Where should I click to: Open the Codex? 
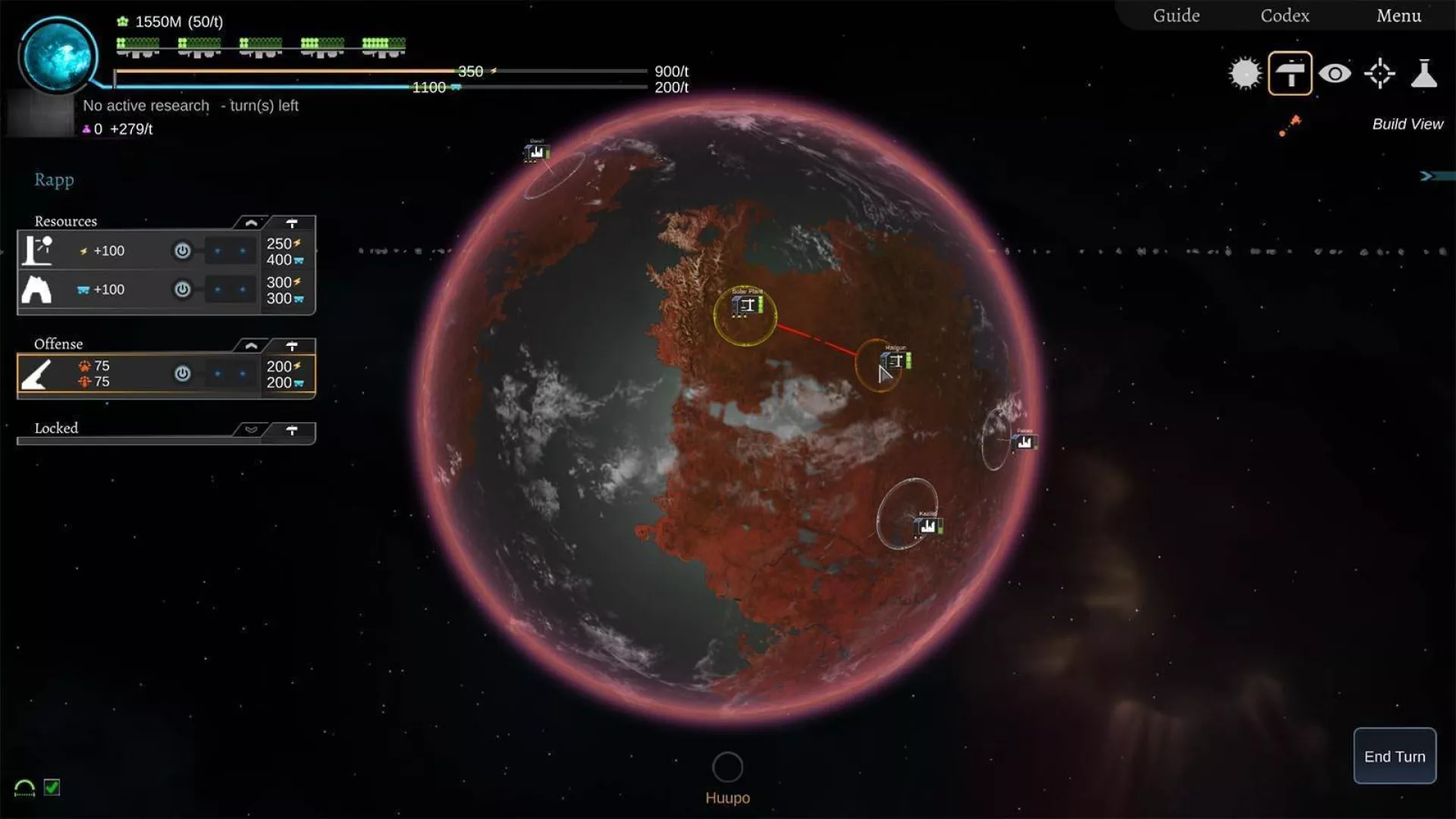(x=1285, y=16)
